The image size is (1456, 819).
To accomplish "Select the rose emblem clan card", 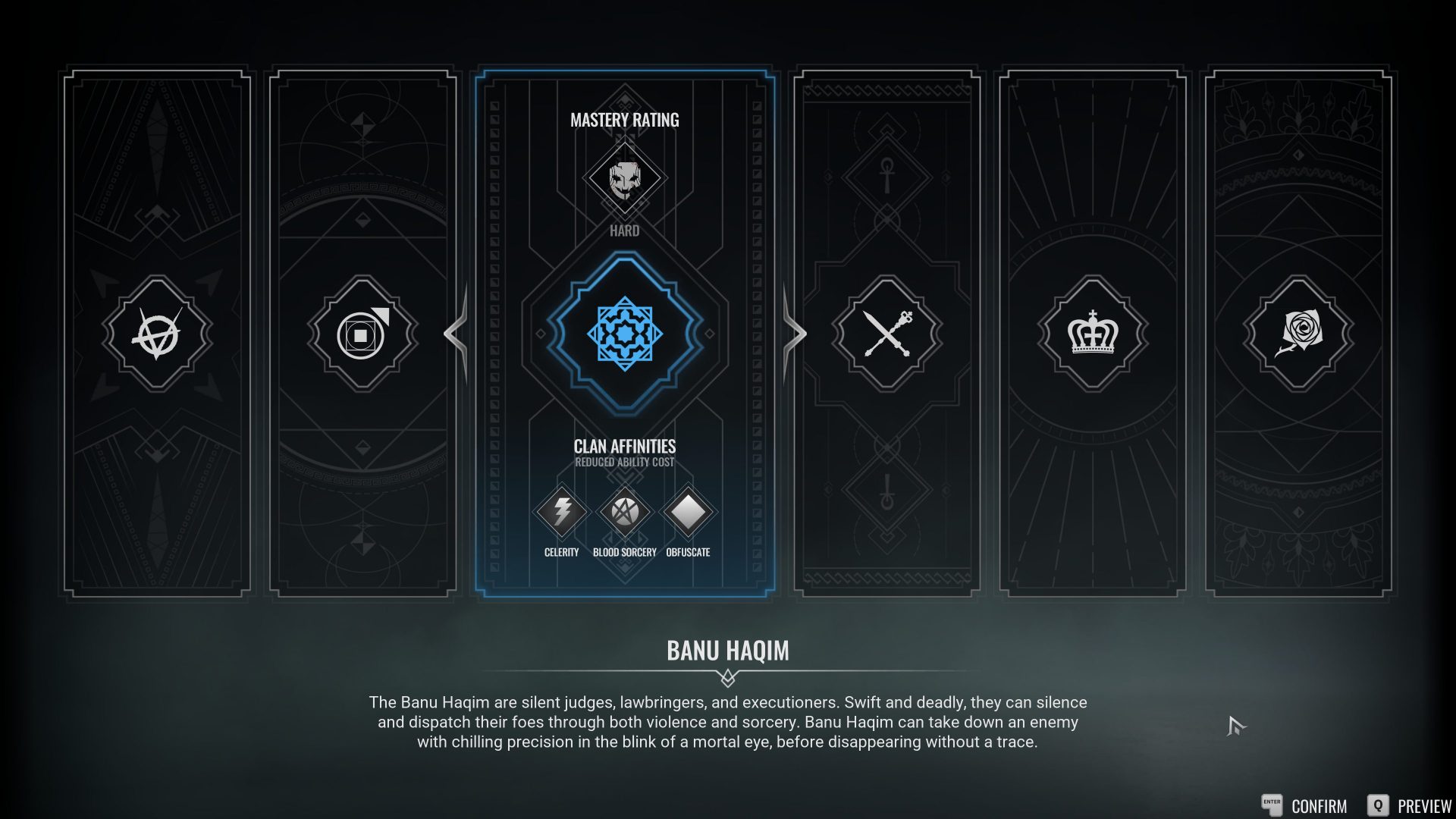I will 1298,334.
